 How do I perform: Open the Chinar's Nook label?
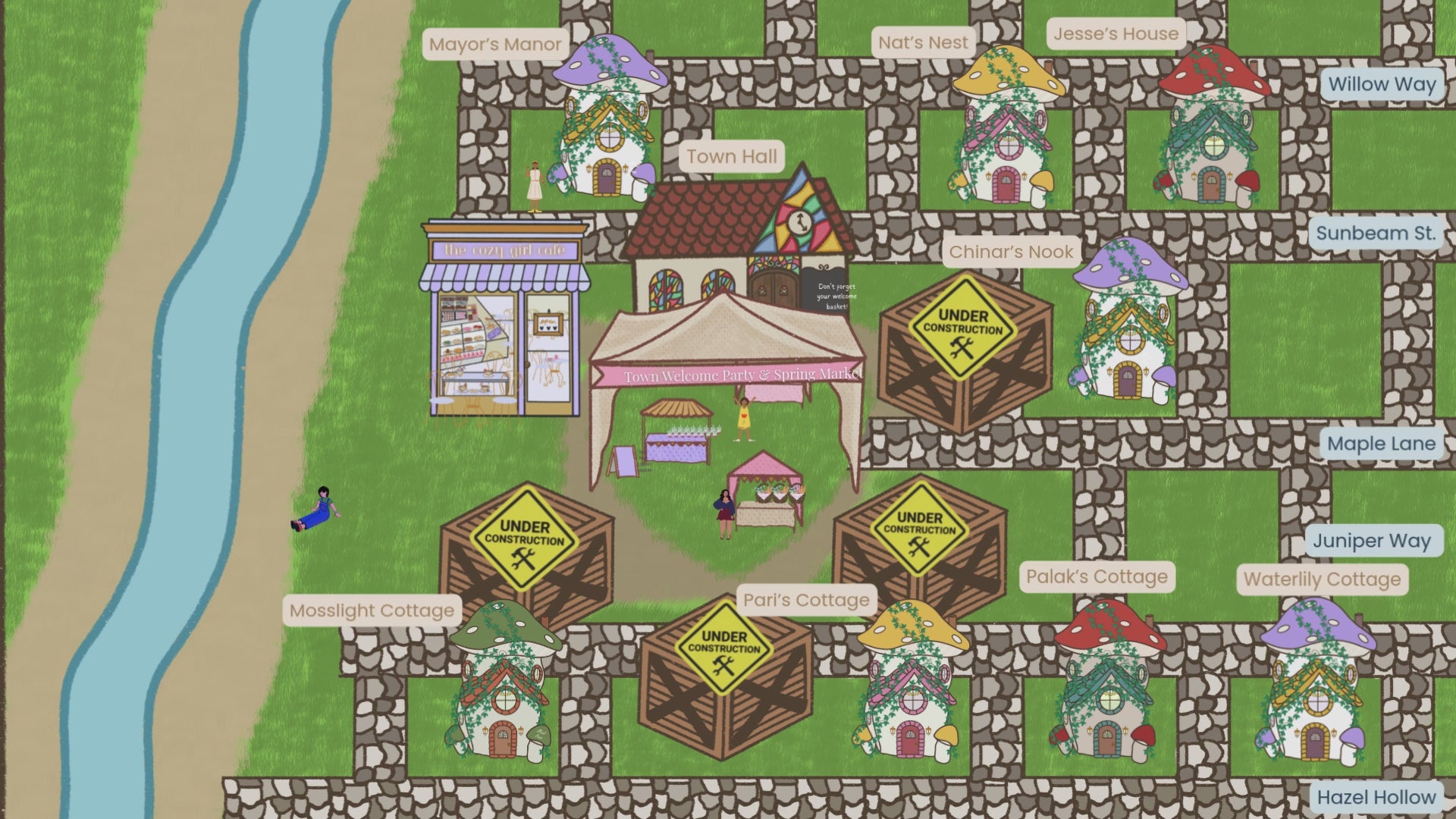[1012, 251]
